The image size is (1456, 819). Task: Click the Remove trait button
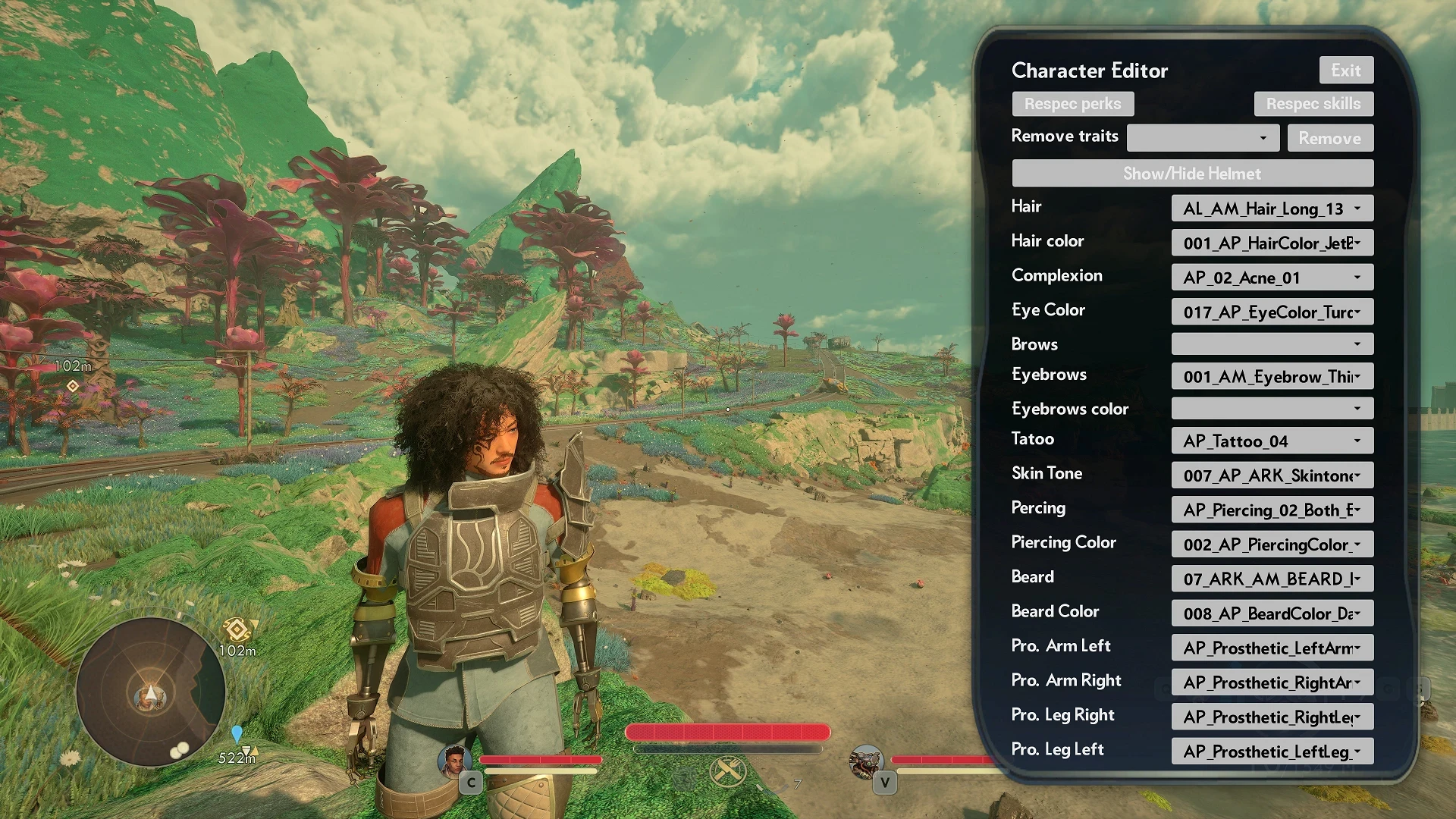1329,138
